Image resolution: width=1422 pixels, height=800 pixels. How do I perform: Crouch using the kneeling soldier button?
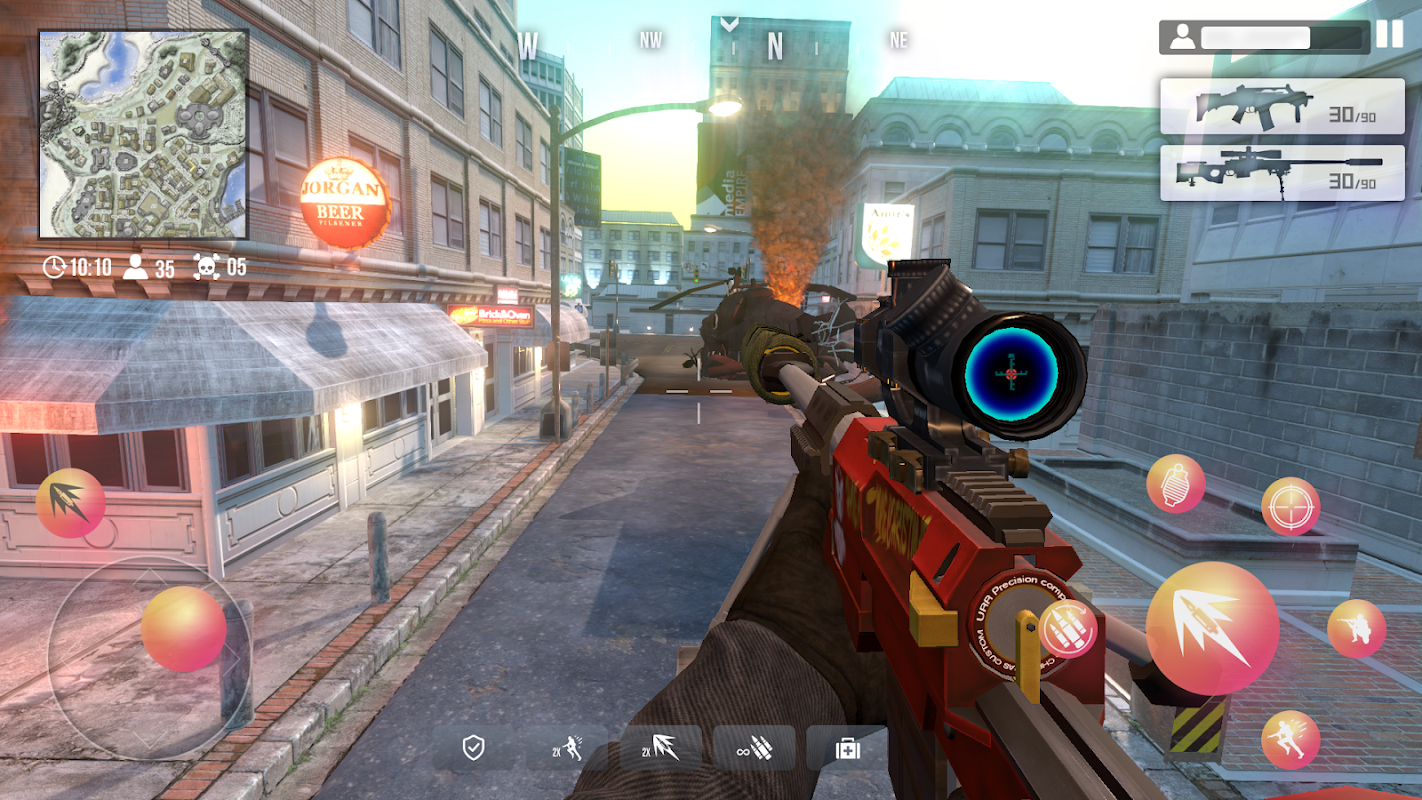[1357, 629]
